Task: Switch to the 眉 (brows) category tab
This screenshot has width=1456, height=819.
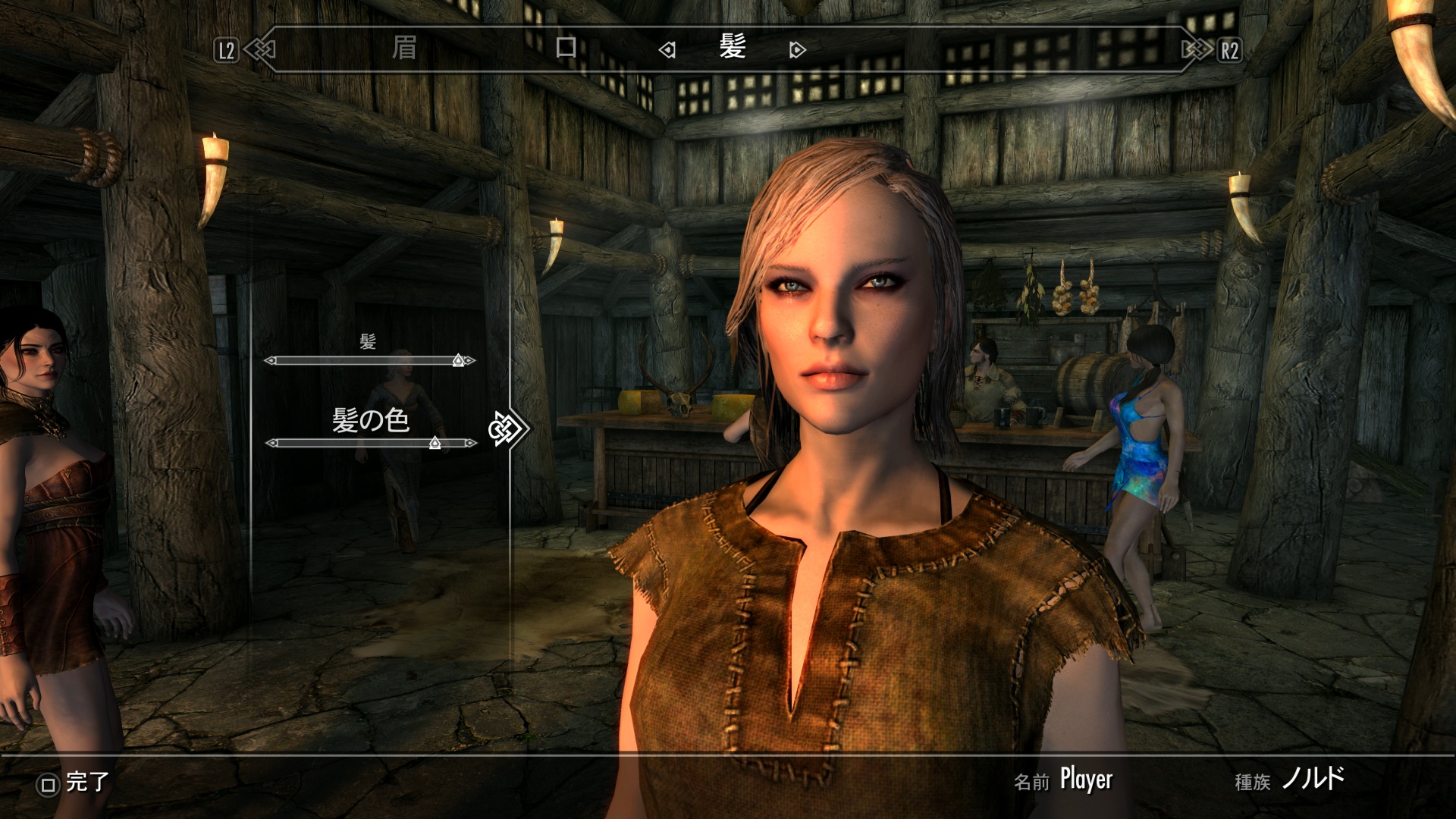Action: click(x=404, y=49)
